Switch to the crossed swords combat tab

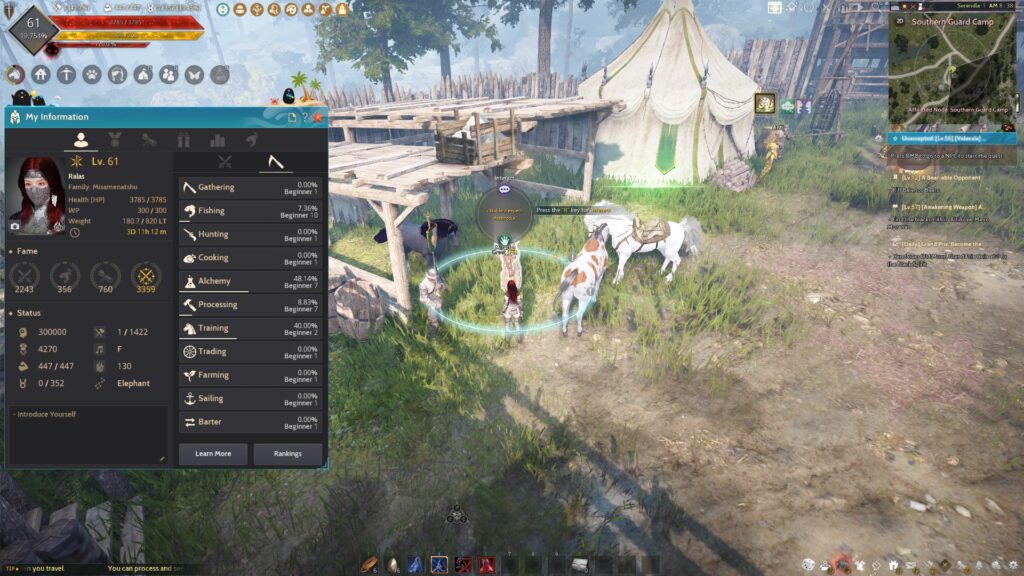click(225, 161)
